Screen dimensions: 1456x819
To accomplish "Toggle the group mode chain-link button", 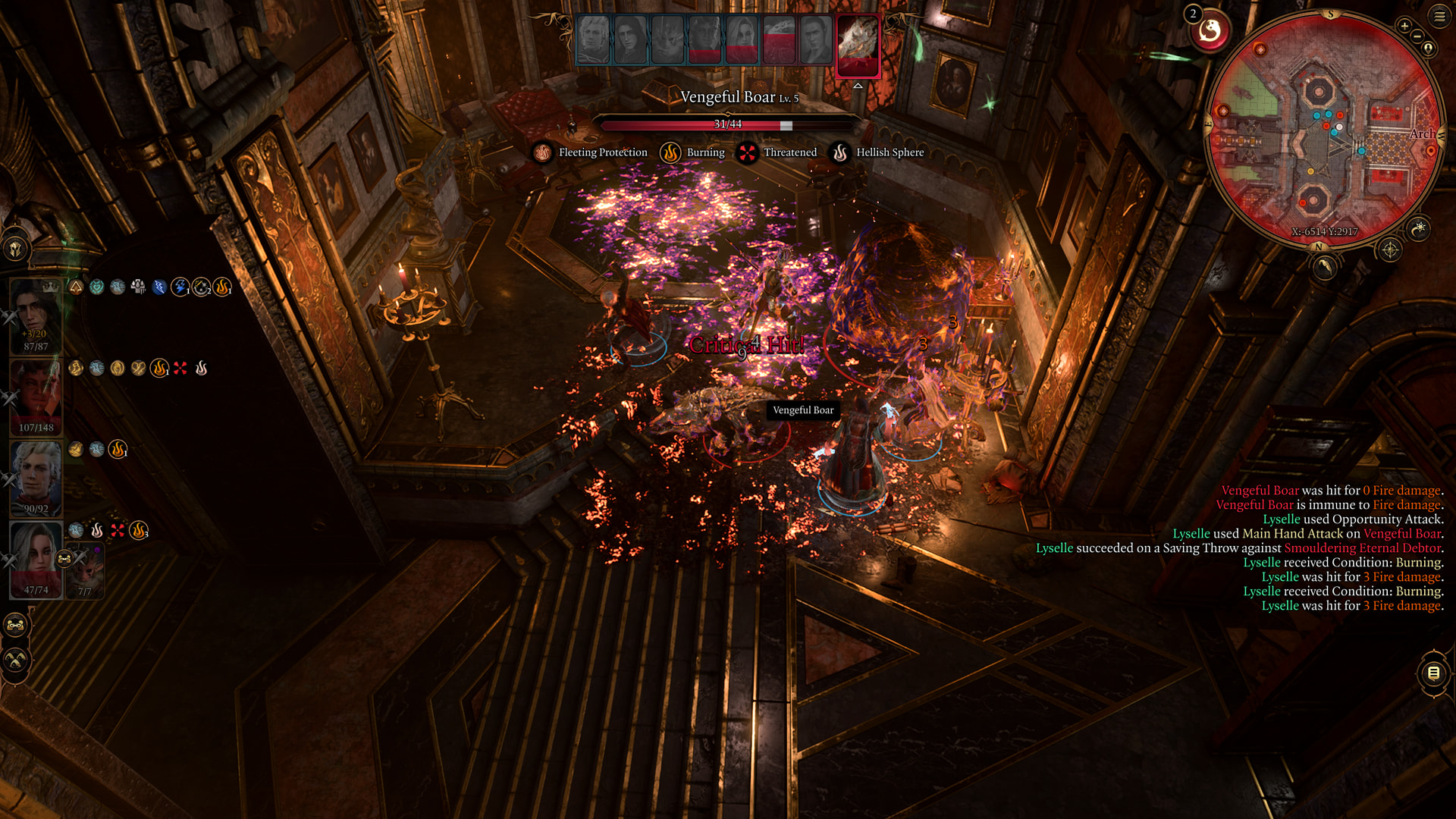I will [x=15, y=626].
